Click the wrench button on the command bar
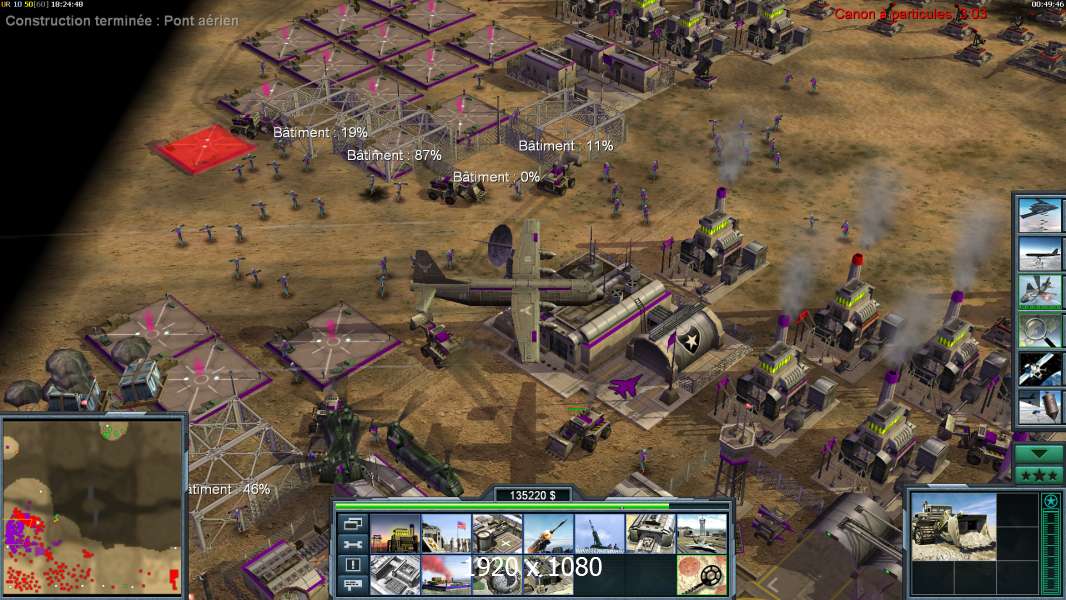Image resolution: width=1066 pixels, height=600 pixels. point(352,545)
